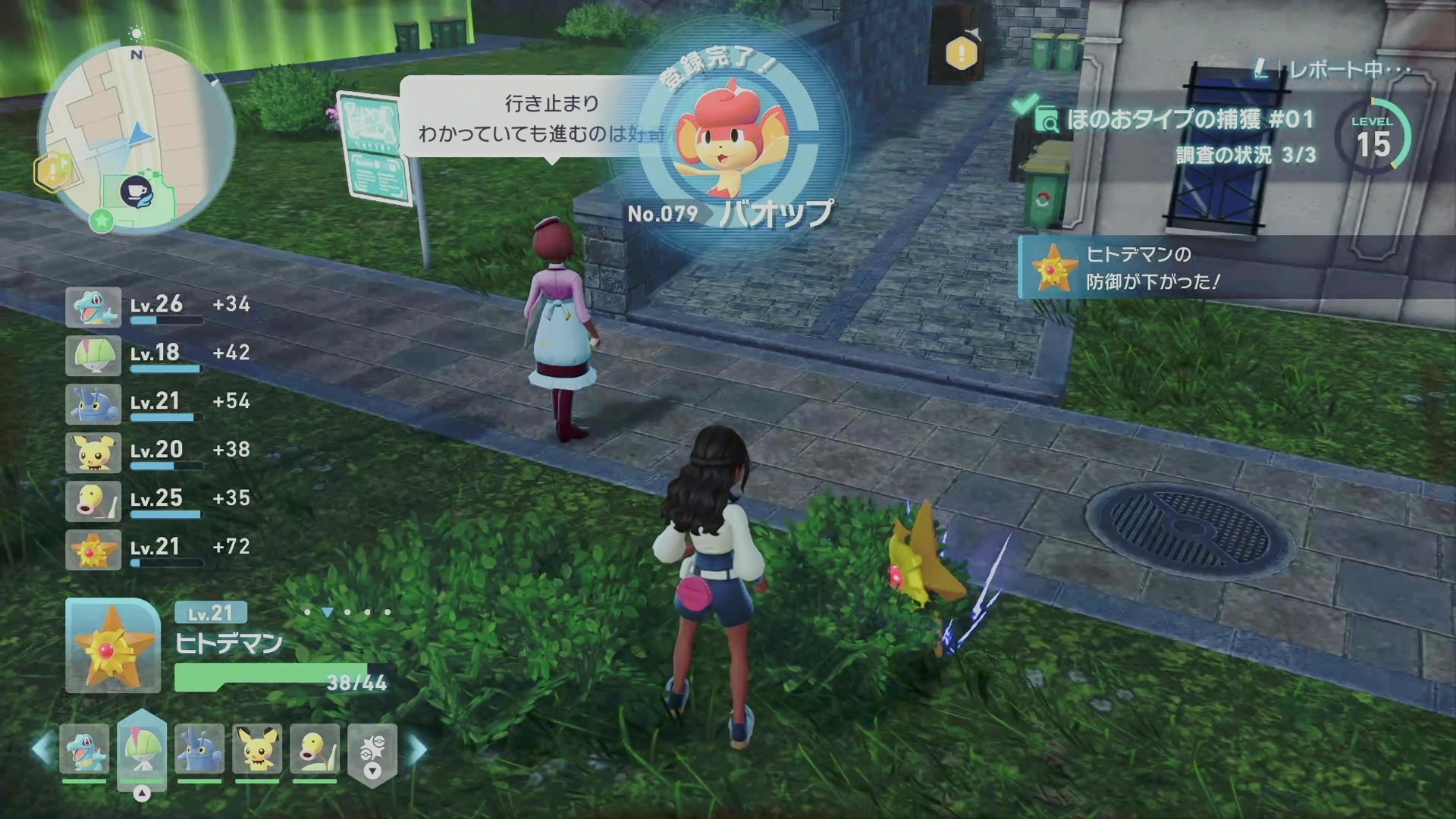Click the research LEVEL 15 ring
Screen dimensions: 1456x819
[1373, 138]
